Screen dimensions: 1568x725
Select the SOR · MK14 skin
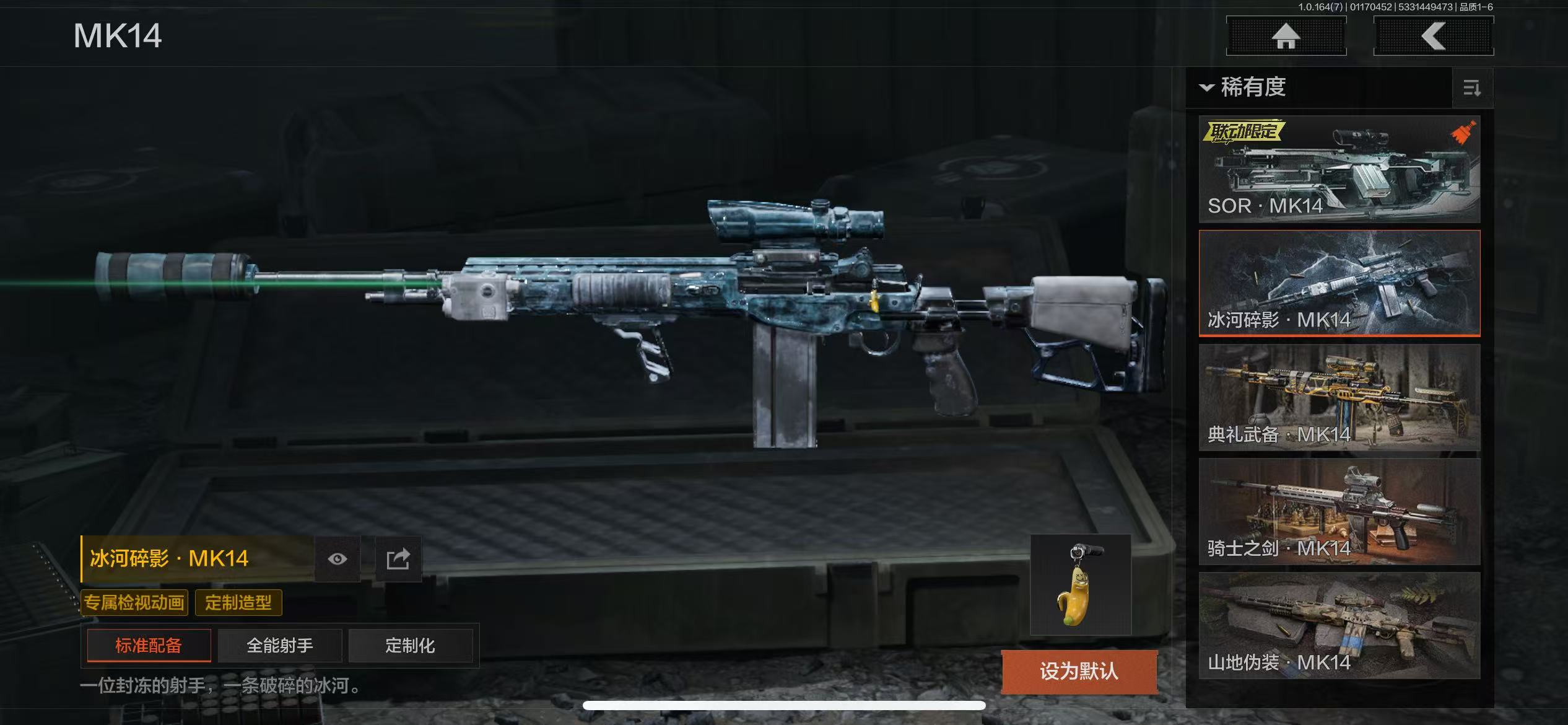coord(1339,169)
